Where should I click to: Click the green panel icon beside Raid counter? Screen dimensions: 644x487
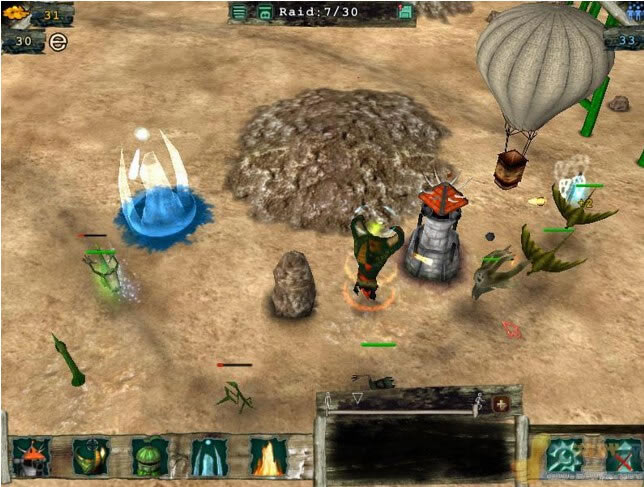(264, 12)
